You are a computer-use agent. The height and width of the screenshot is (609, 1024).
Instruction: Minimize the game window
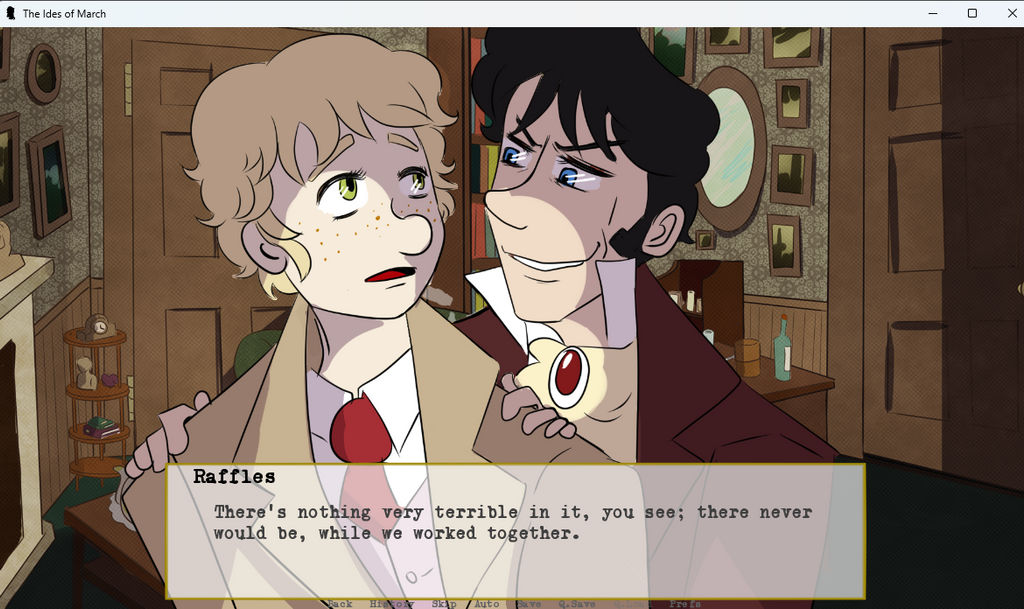932,13
